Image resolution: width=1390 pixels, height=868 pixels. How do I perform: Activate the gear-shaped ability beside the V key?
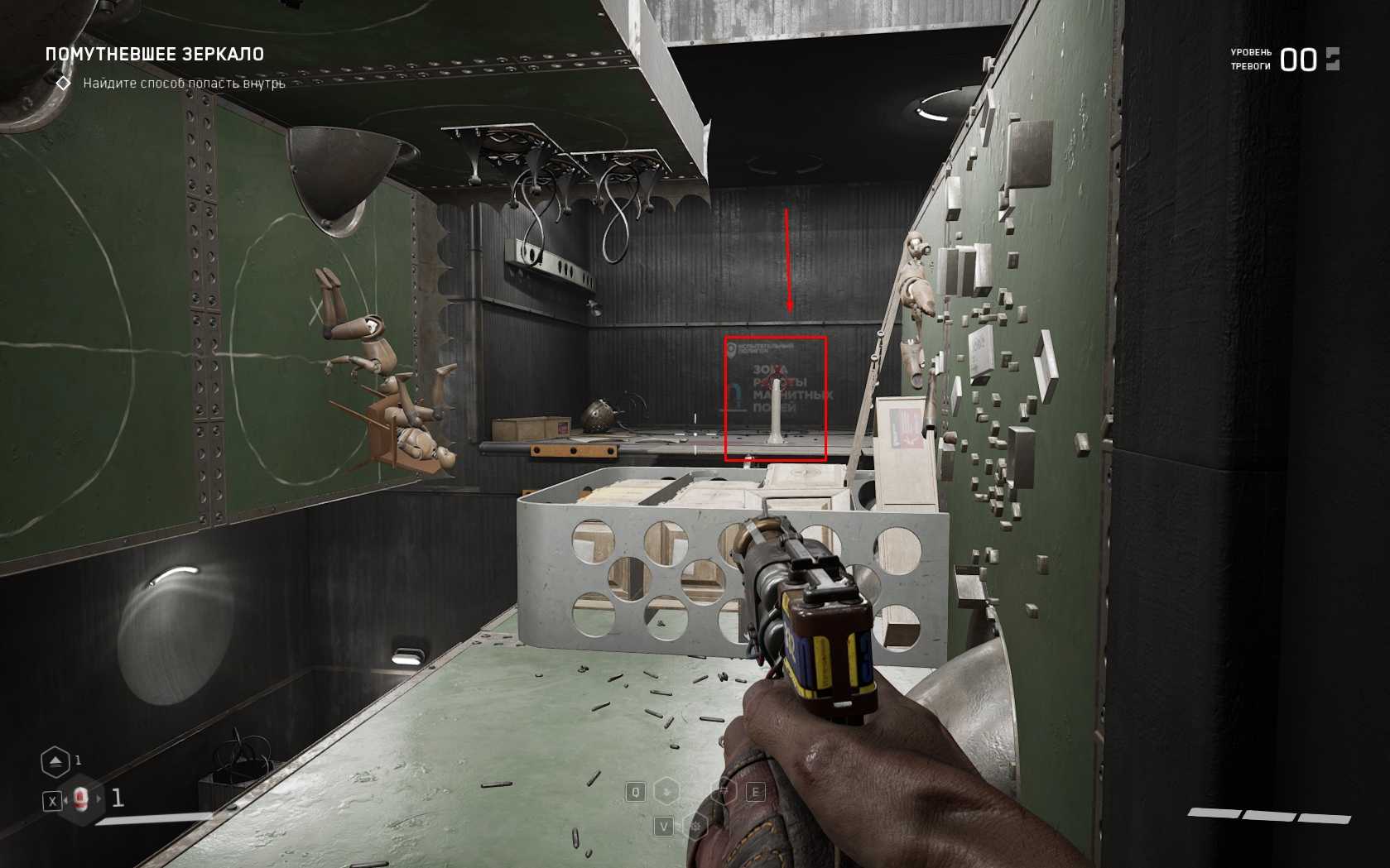(696, 826)
